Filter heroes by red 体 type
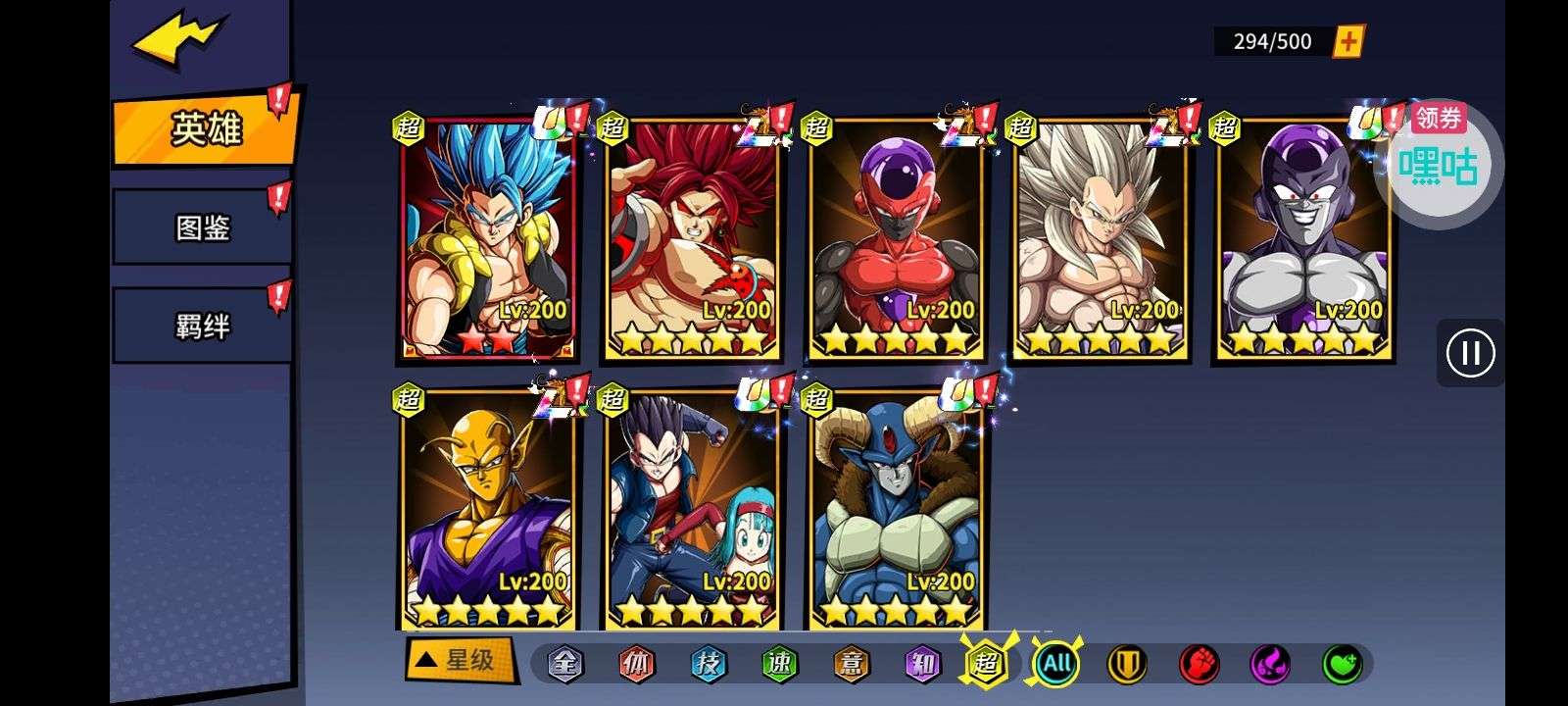 pyautogui.click(x=636, y=665)
